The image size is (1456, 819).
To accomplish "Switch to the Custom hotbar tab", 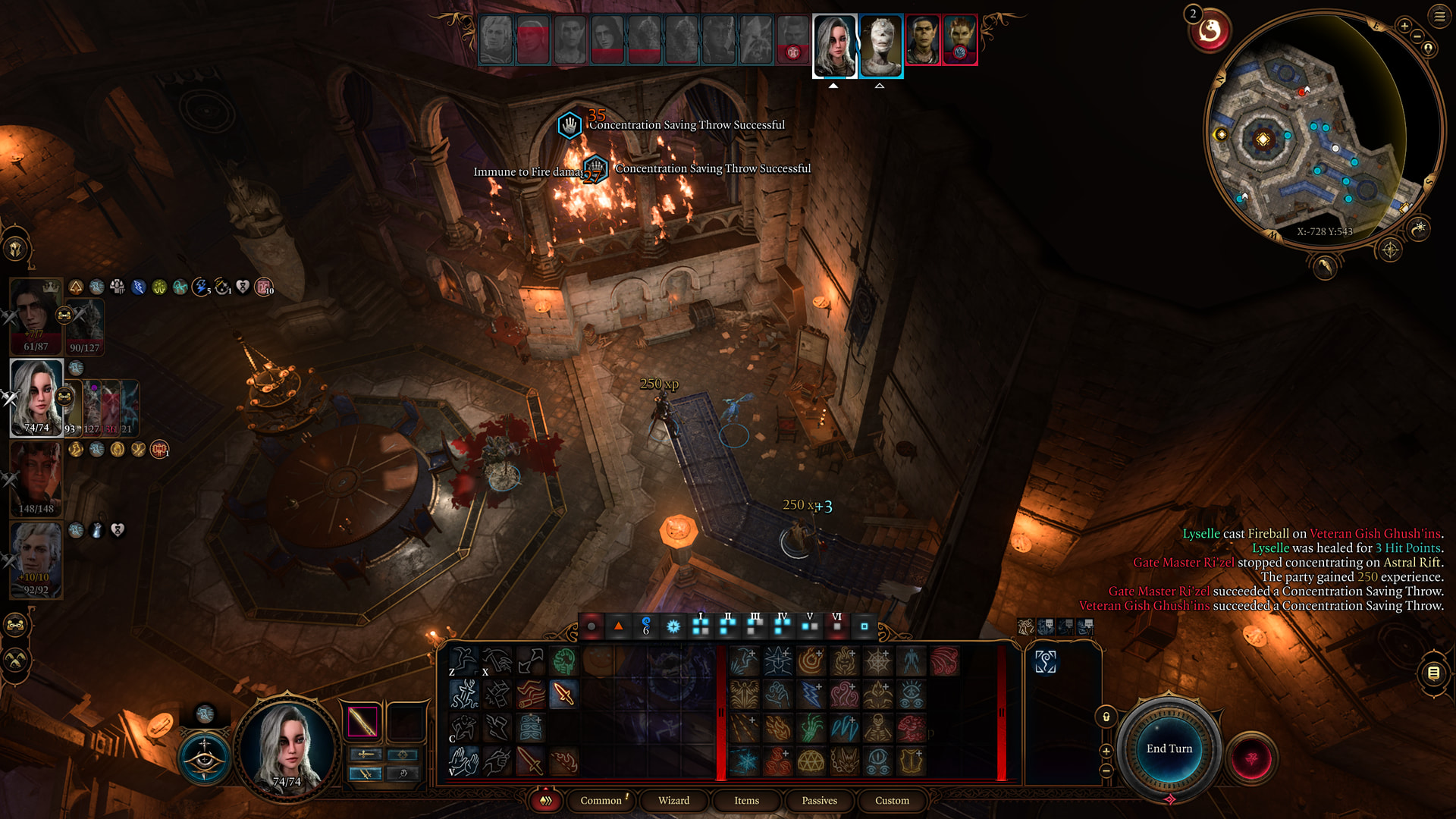I will point(892,801).
